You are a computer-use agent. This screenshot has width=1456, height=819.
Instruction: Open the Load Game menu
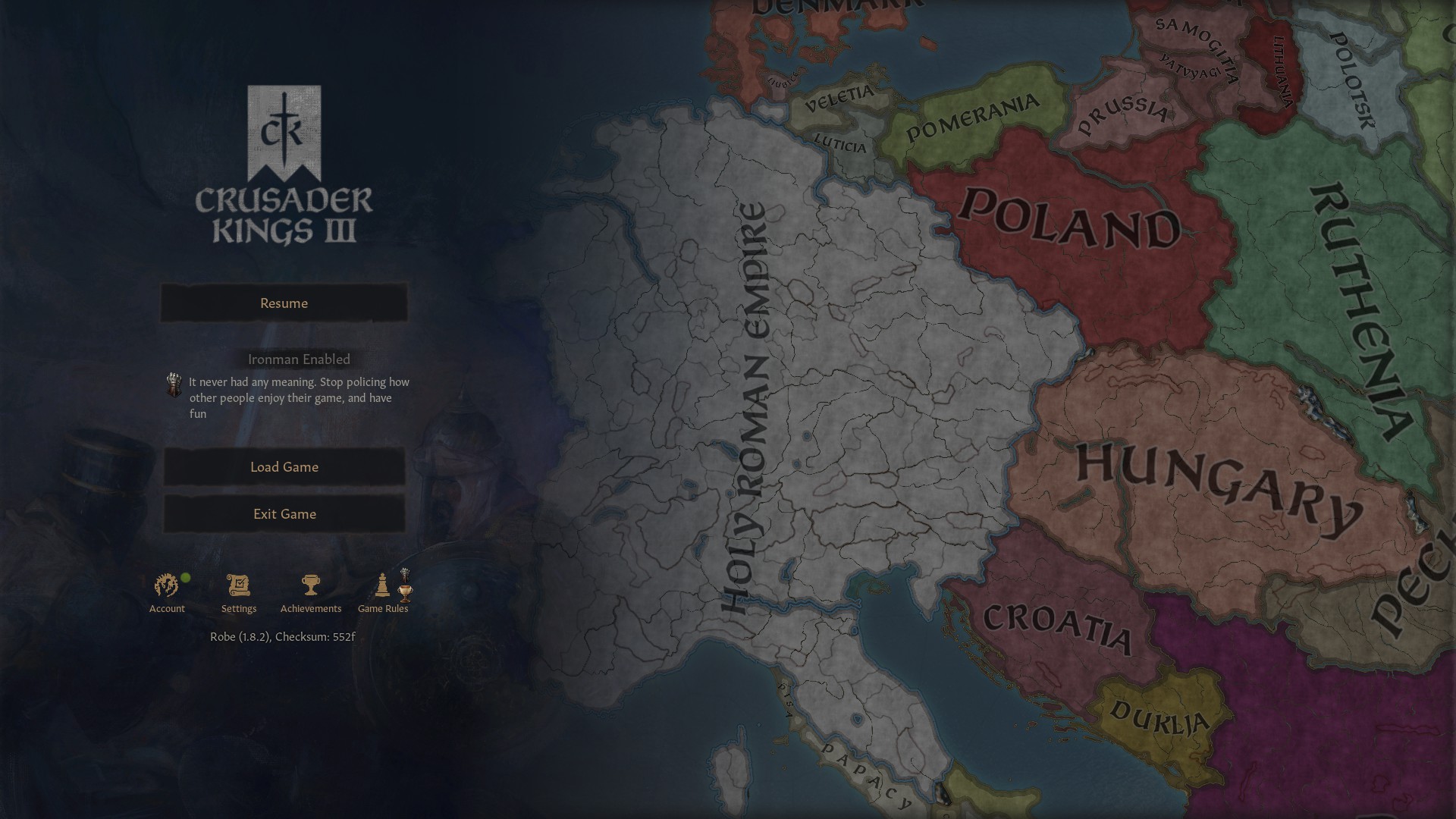pyautogui.click(x=284, y=467)
